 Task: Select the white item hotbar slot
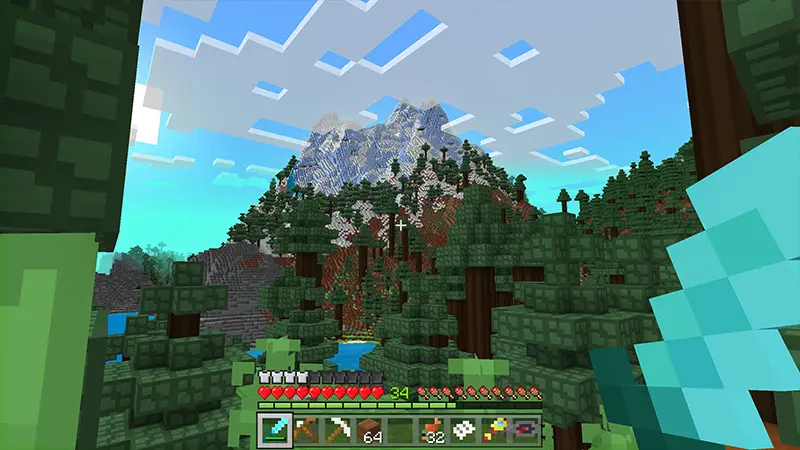pyautogui.click(x=463, y=429)
